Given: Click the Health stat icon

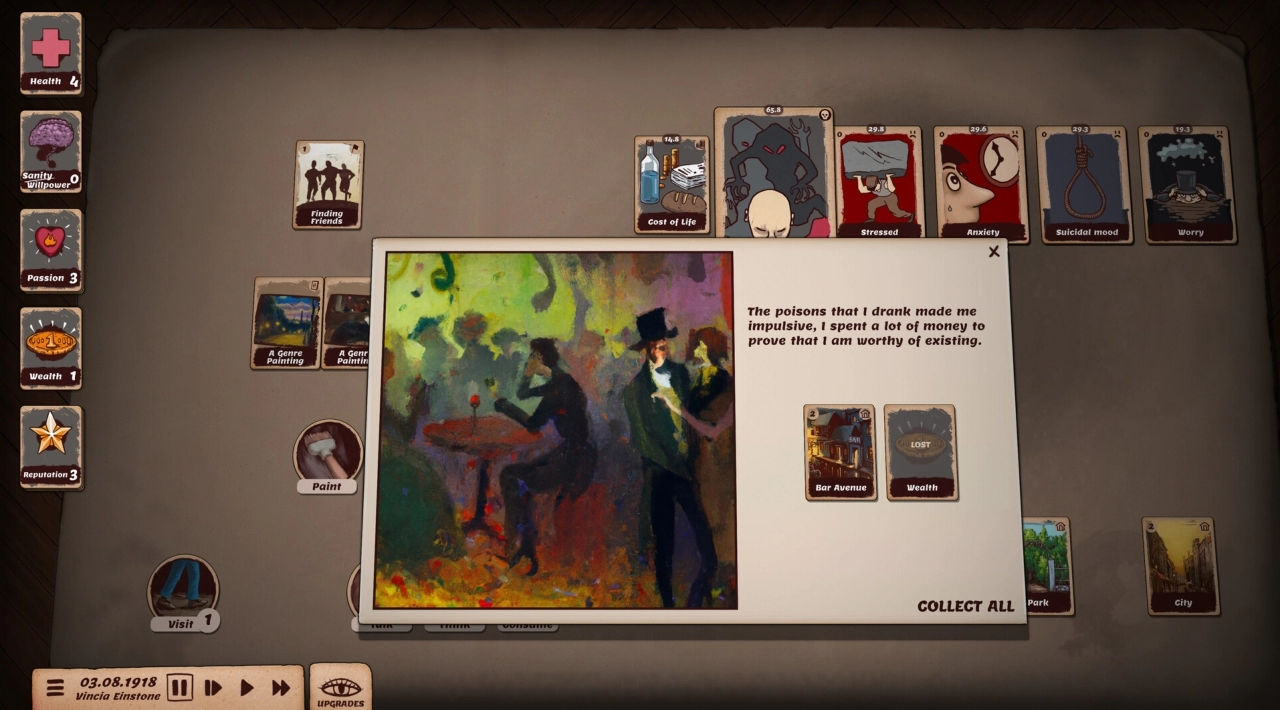Looking at the screenshot, I should (x=51, y=53).
